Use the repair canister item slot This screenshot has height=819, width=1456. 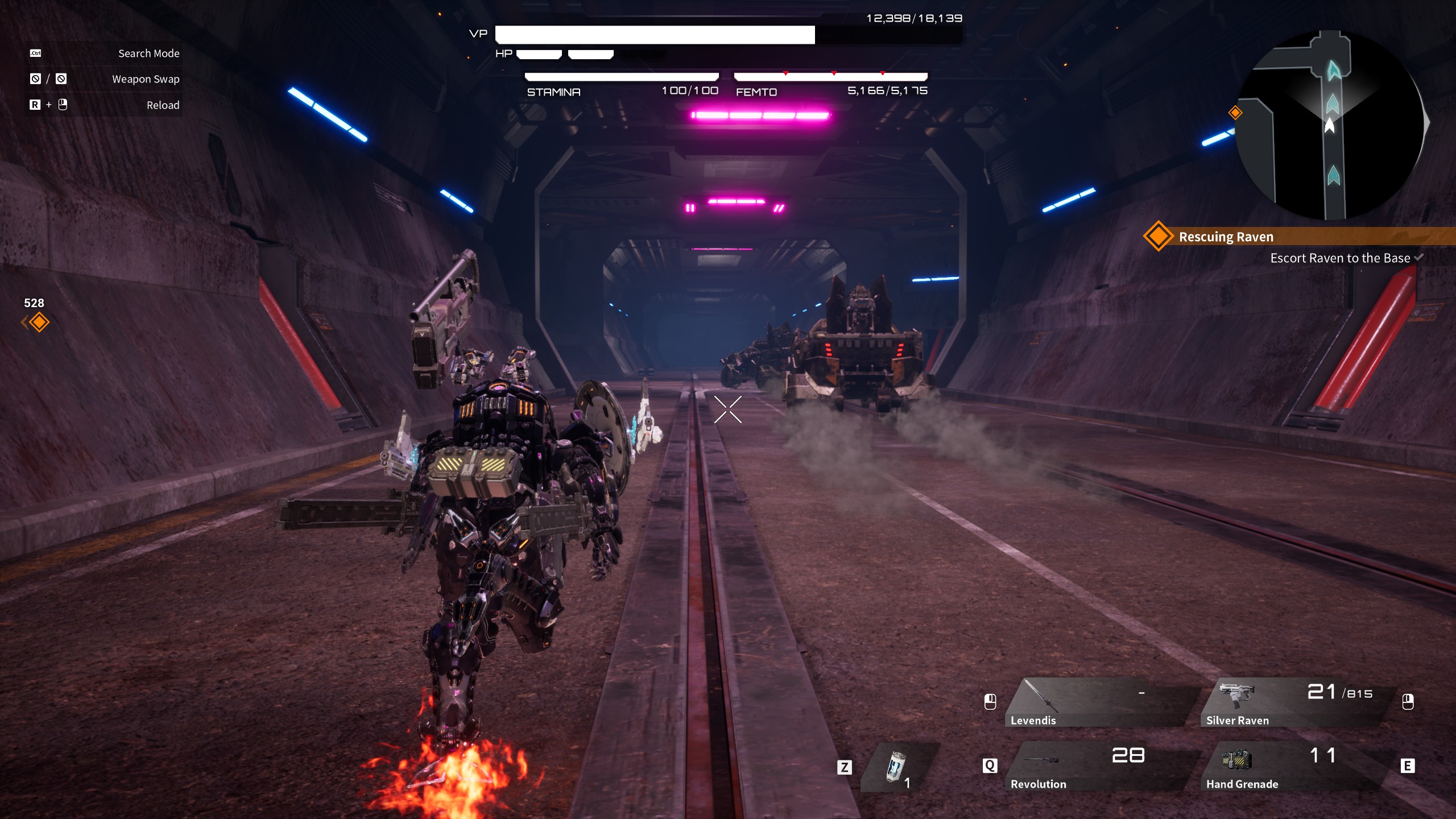pos(897,767)
